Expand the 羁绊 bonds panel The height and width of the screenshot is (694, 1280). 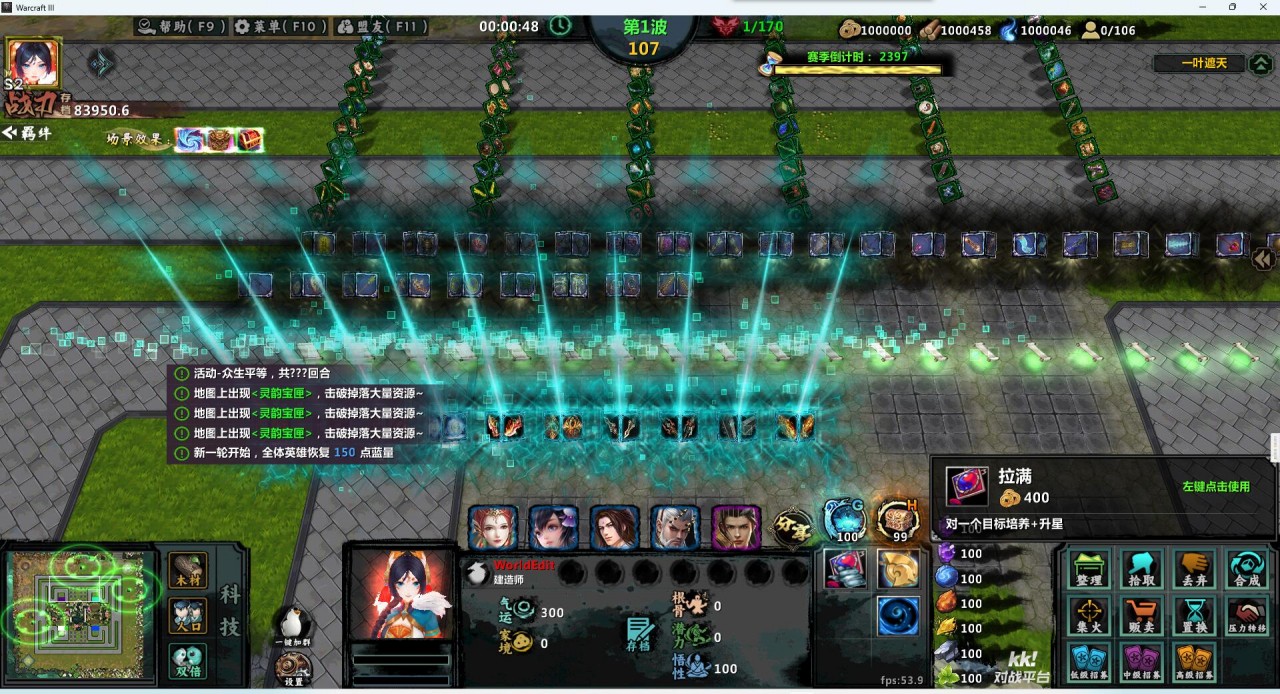pos(28,134)
